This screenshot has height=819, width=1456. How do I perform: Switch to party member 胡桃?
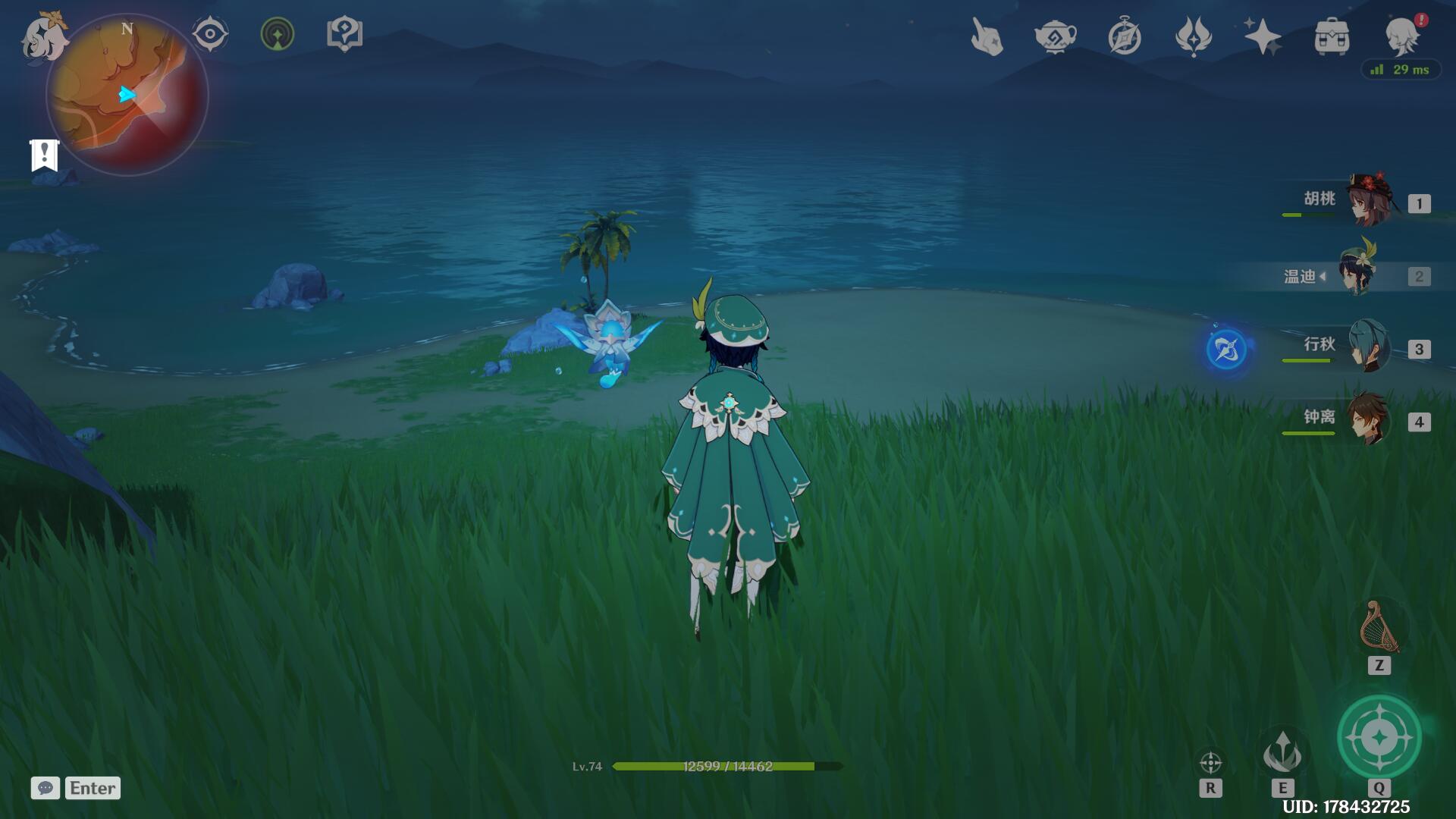tap(1370, 201)
